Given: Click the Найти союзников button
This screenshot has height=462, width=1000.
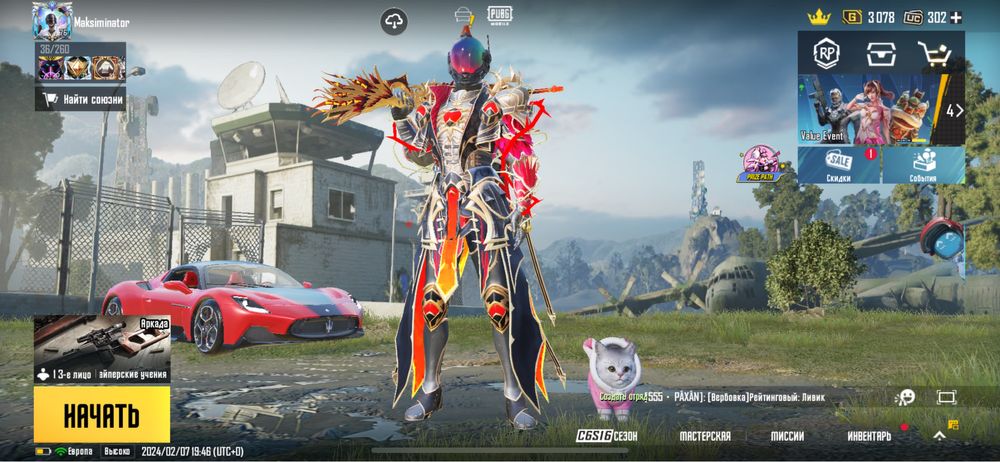Looking at the screenshot, I should [81, 99].
